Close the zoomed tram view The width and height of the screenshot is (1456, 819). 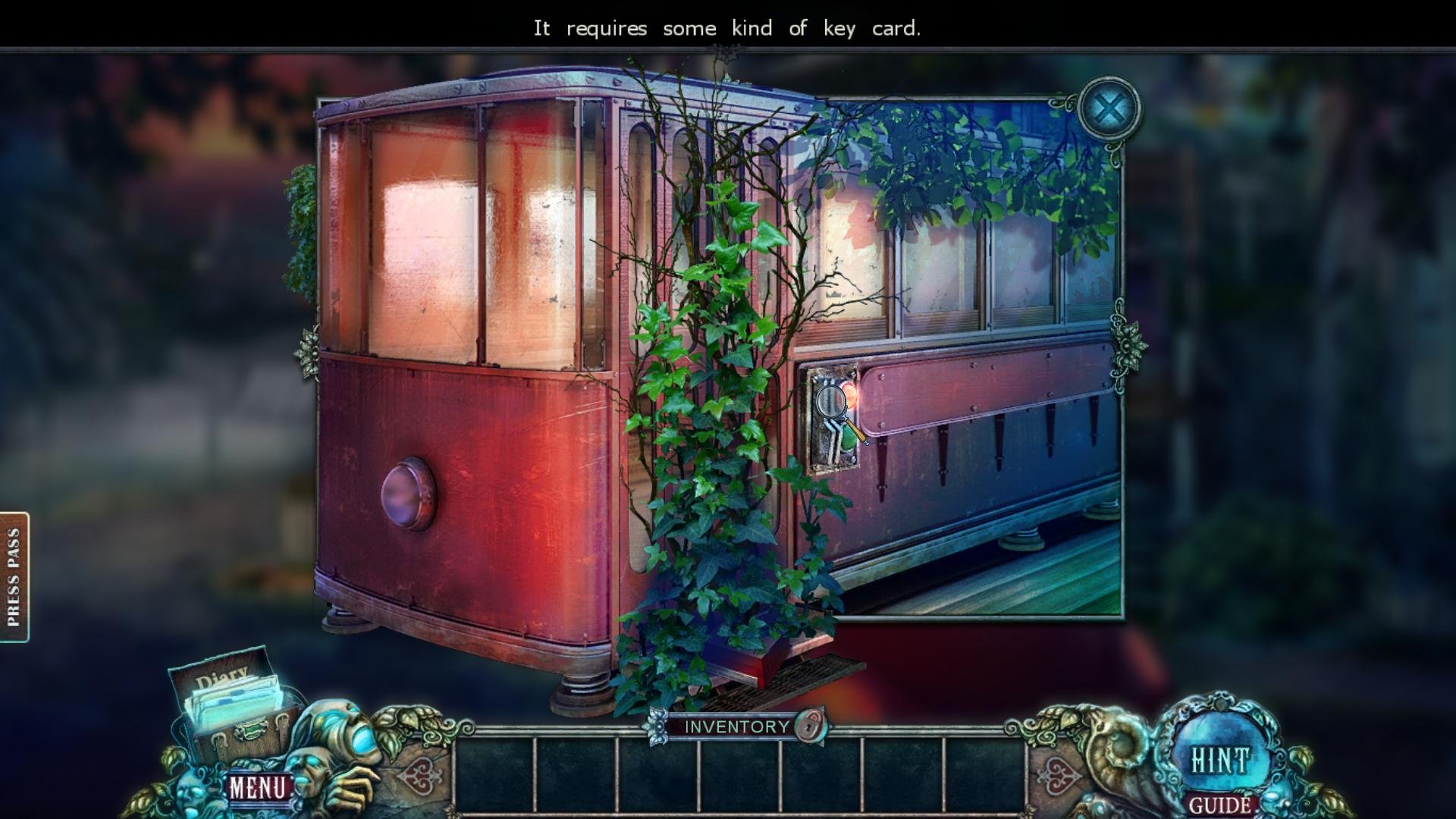[1109, 111]
